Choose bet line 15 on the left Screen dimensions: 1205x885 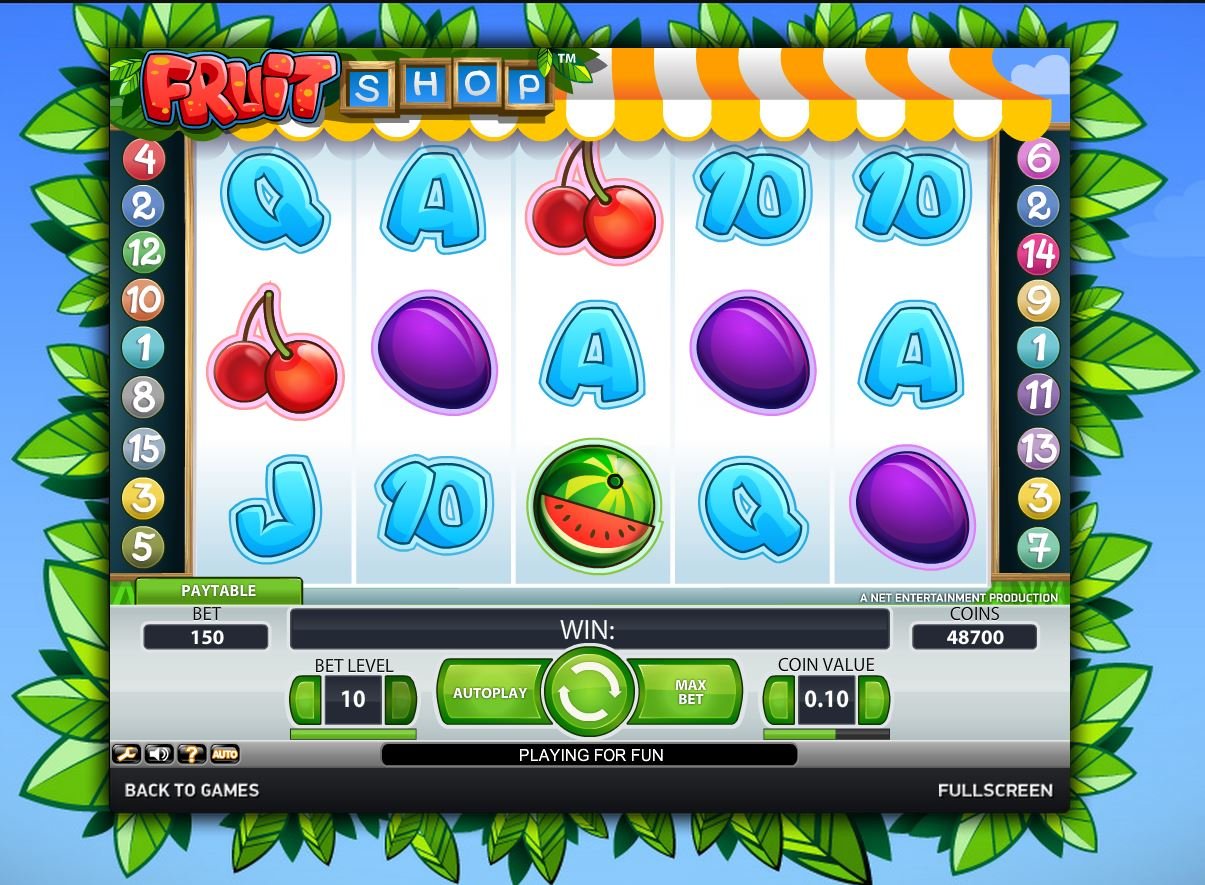click(143, 448)
